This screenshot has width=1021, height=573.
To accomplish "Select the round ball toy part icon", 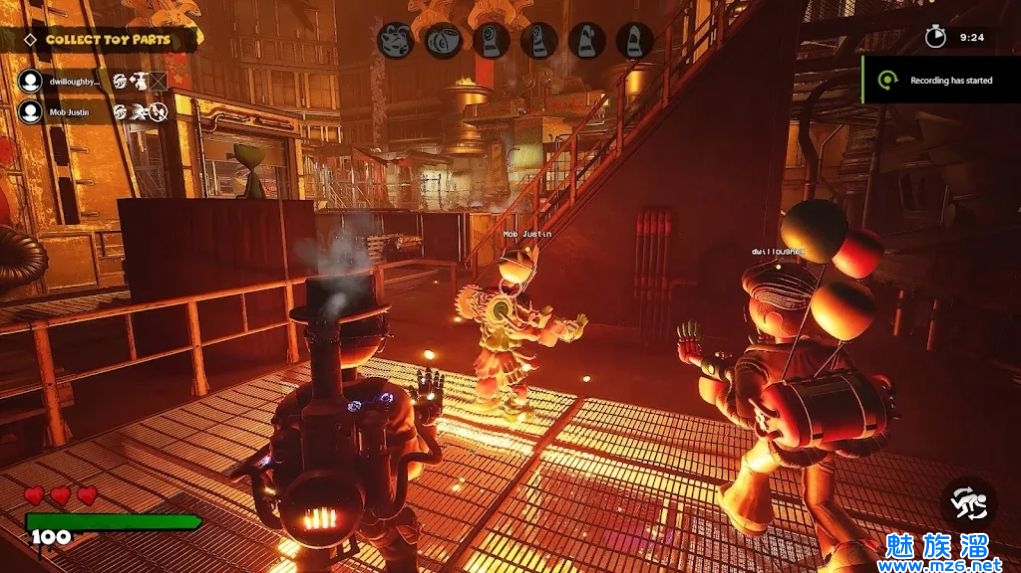I will click(443, 41).
